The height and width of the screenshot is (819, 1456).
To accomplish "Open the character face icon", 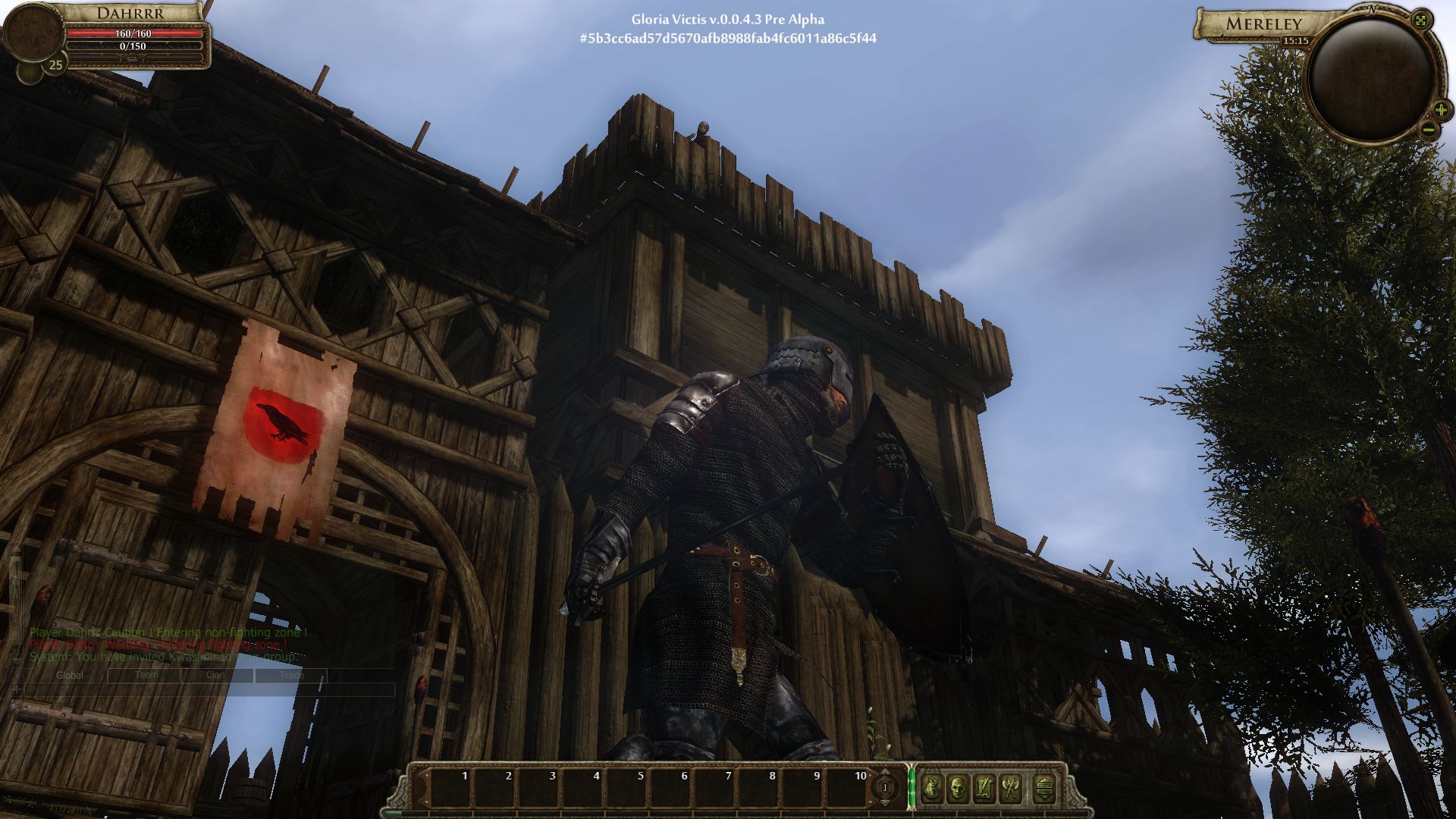I will point(958,788).
